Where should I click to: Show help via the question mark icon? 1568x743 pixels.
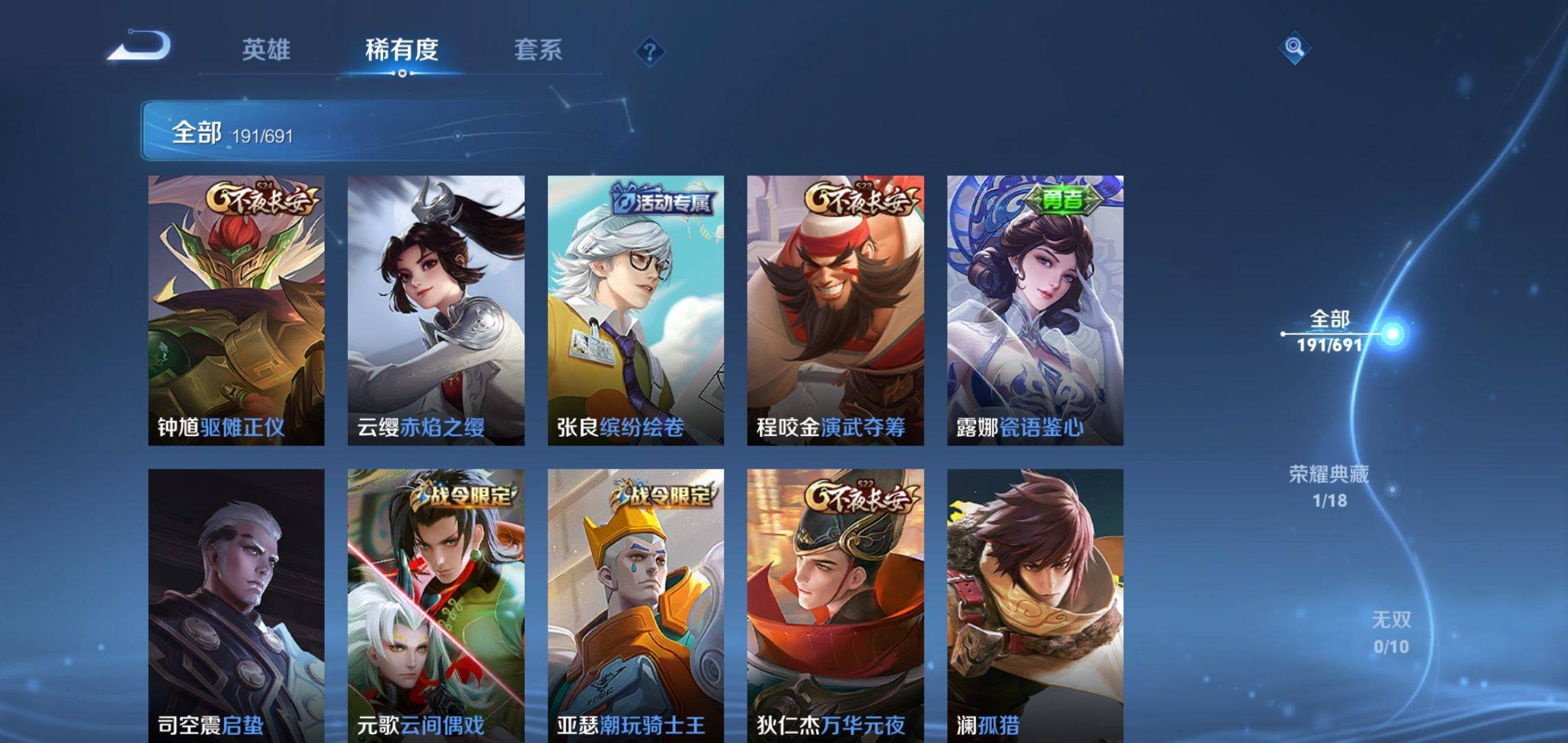649,52
